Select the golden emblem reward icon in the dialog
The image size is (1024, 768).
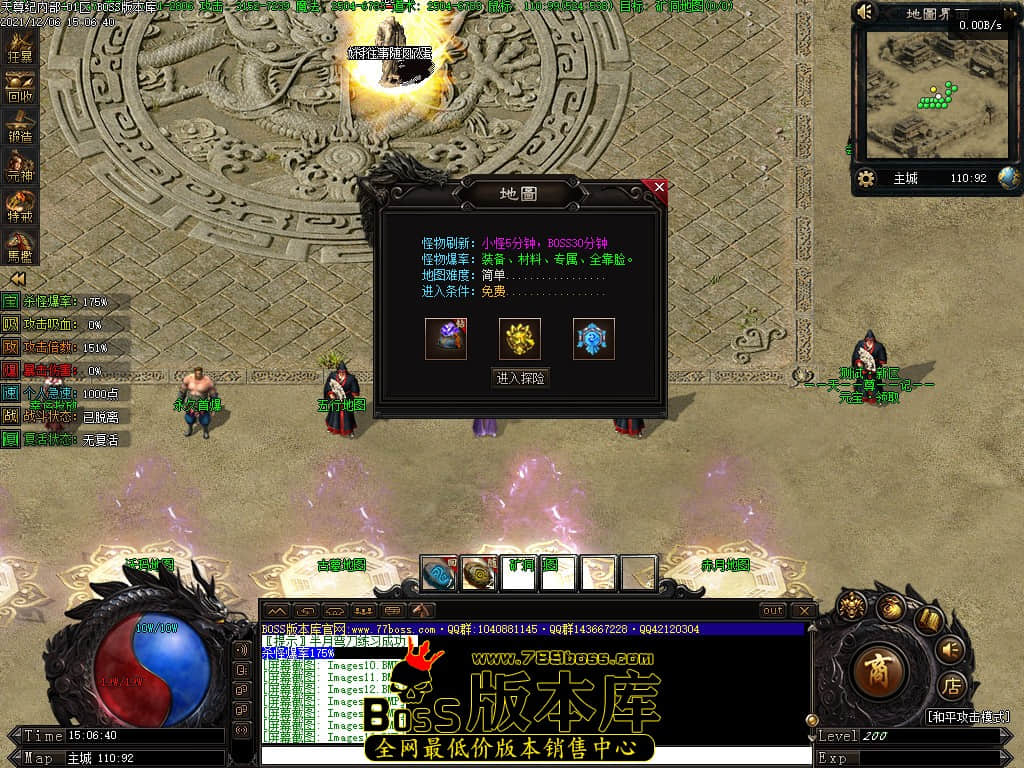coord(520,339)
